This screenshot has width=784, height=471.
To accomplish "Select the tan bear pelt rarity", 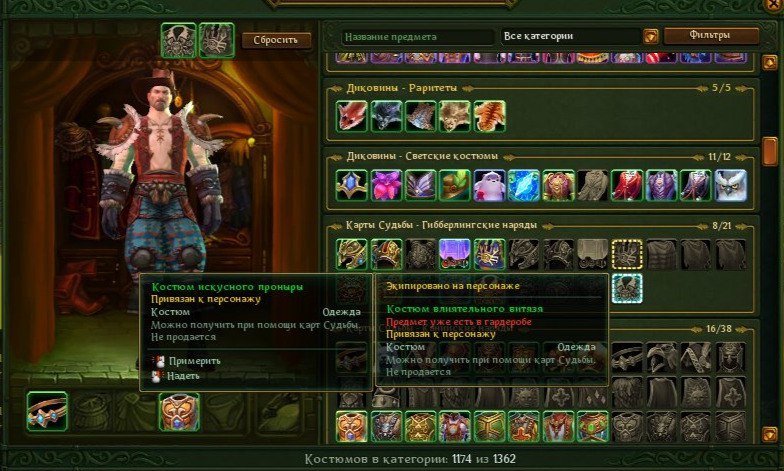I will [x=455, y=117].
